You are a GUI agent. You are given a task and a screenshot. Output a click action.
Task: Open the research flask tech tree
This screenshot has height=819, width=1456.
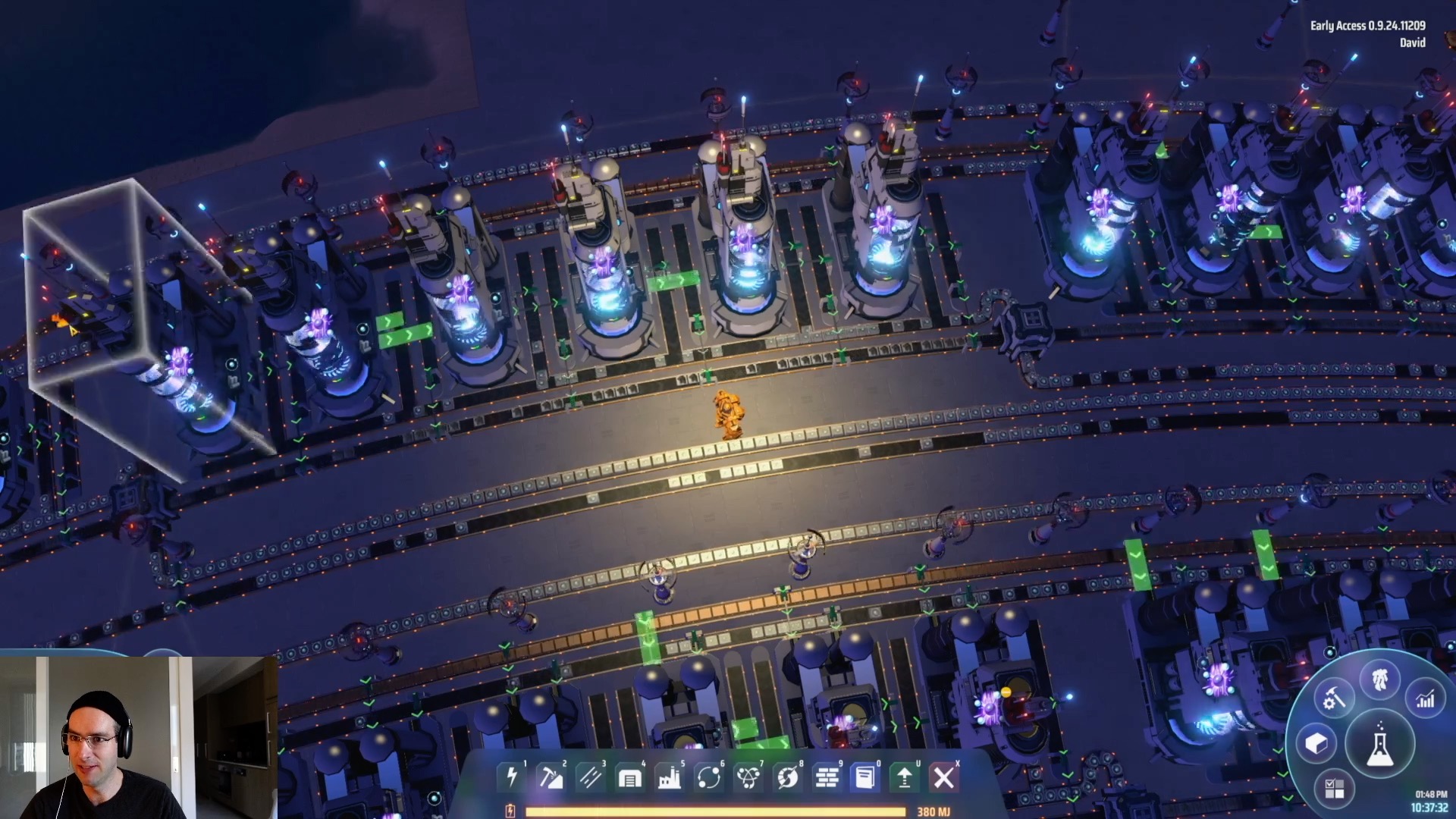click(1379, 745)
